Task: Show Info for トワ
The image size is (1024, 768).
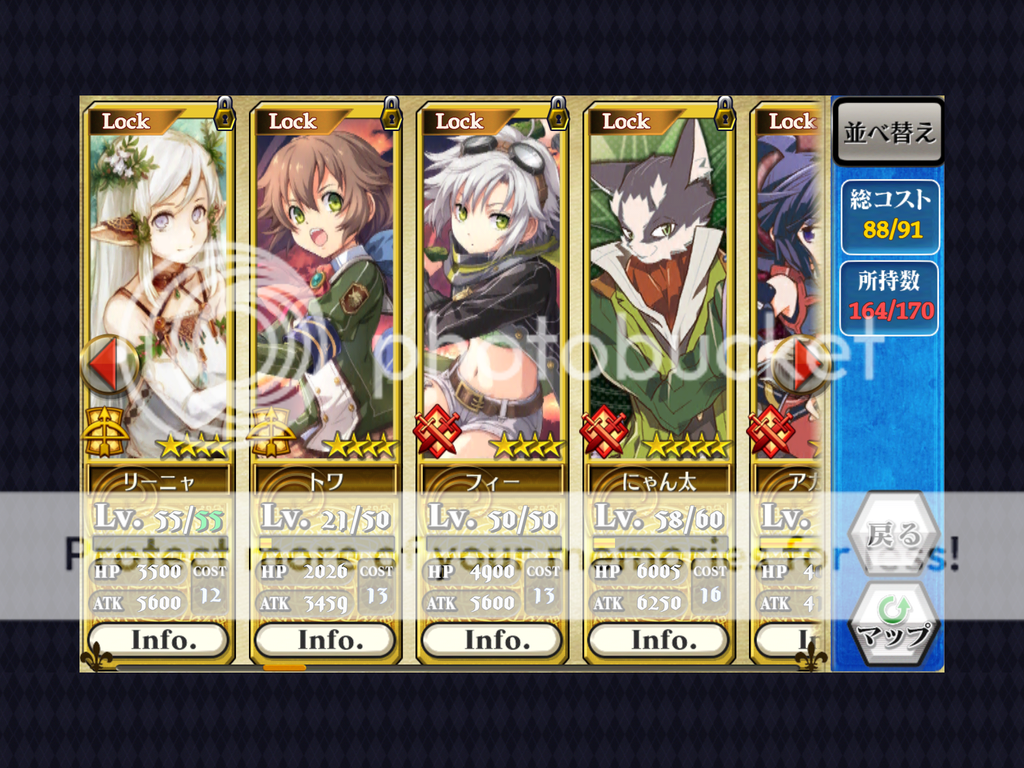Action: 325,639
